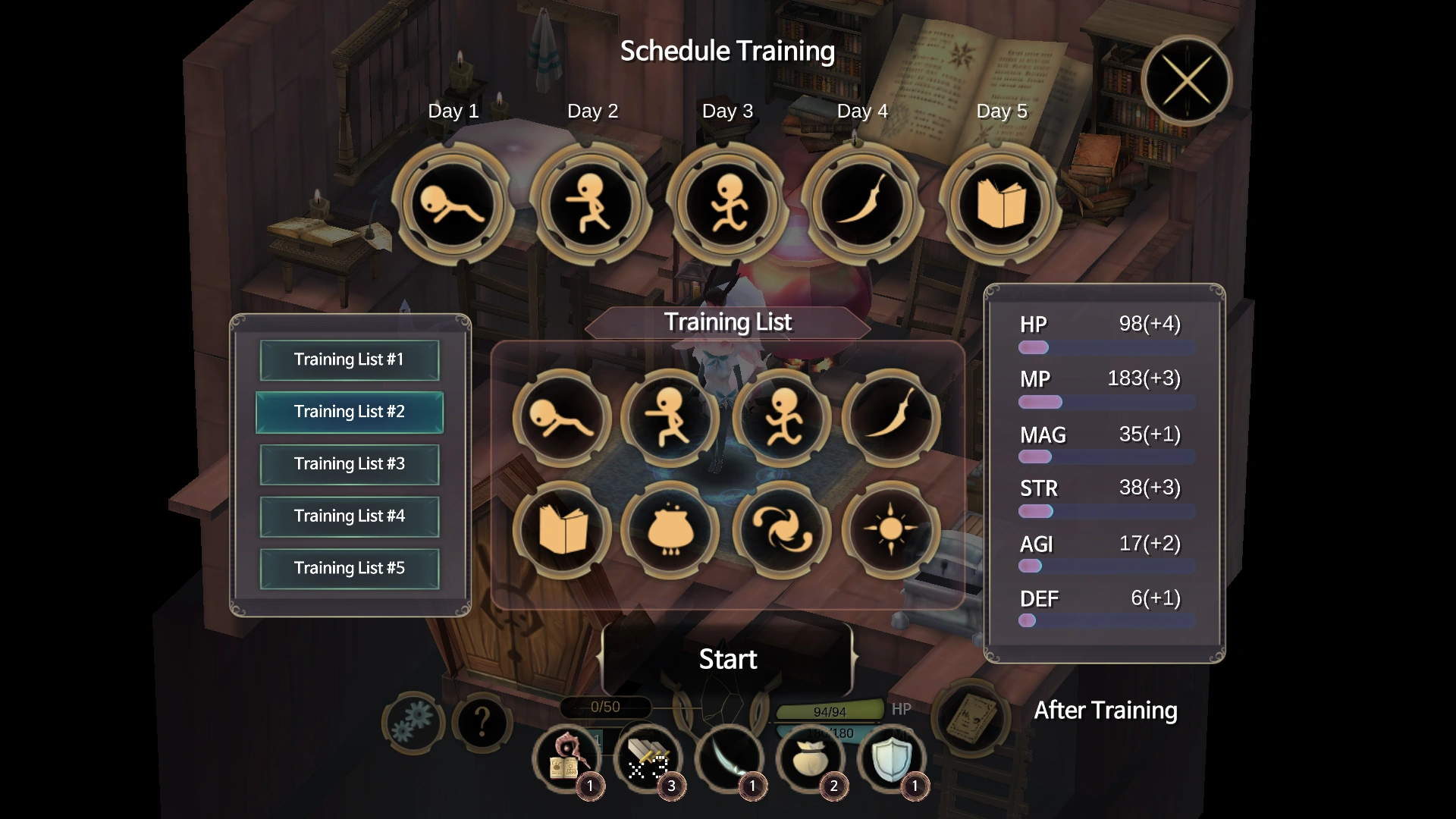This screenshot has width=1456, height=819.
Task: Select the push-up exercise training icon
Action: click(x=562, y=418)
